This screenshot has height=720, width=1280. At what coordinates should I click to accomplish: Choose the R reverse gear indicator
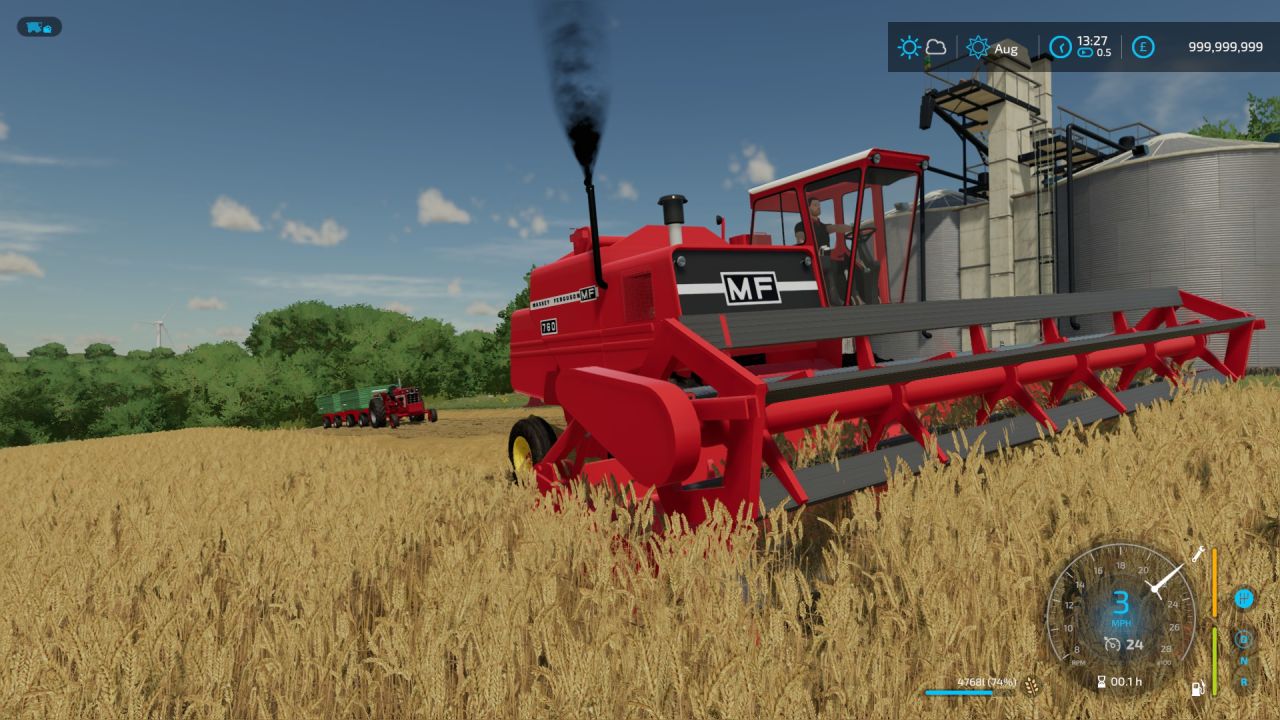[1244, 682]
